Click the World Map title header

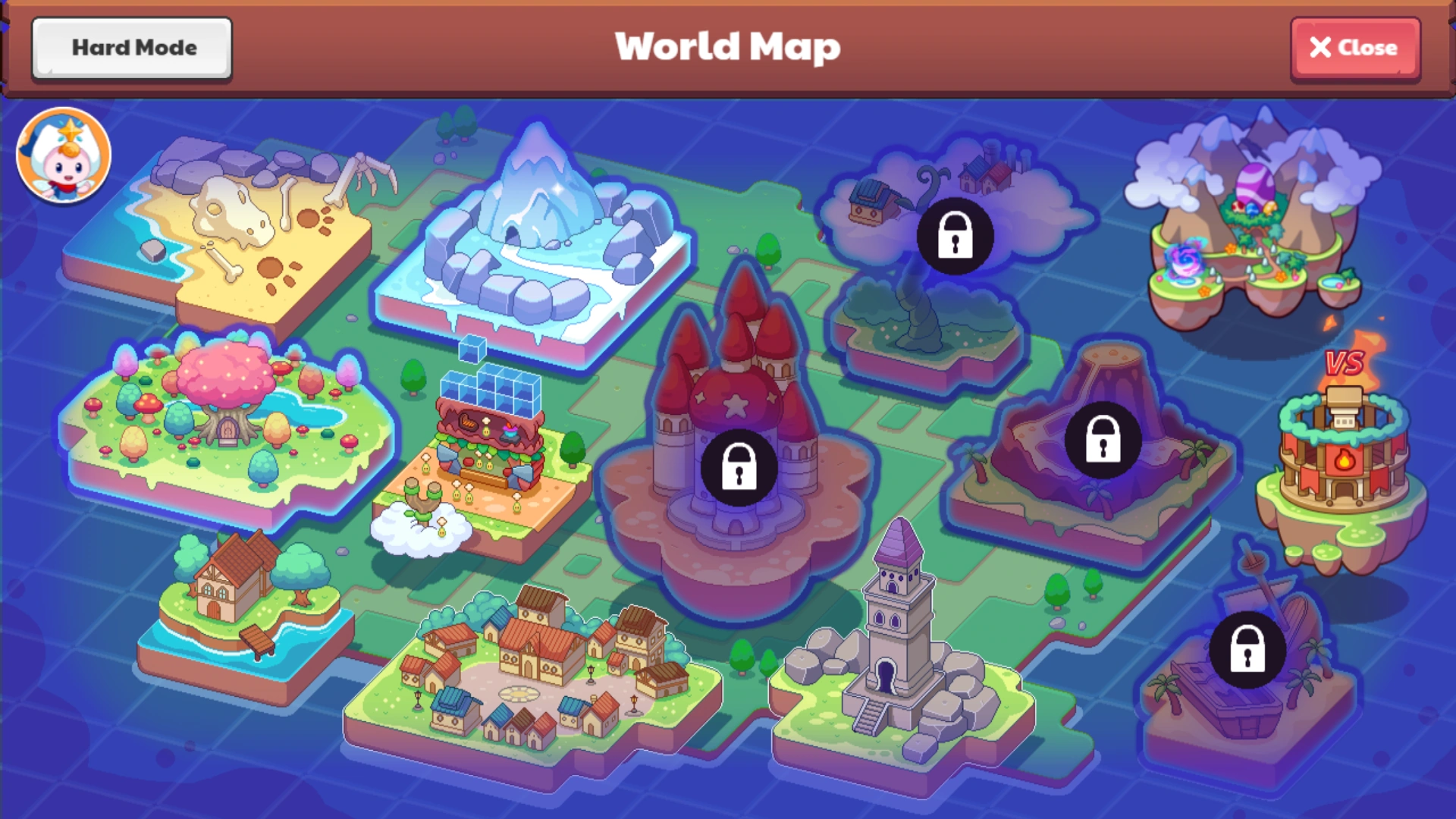click(726, 47)
